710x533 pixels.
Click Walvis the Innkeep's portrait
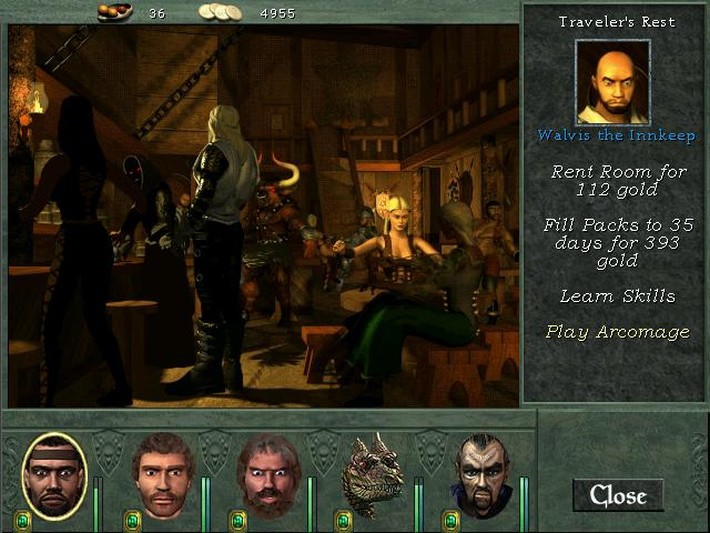[613, 81]
